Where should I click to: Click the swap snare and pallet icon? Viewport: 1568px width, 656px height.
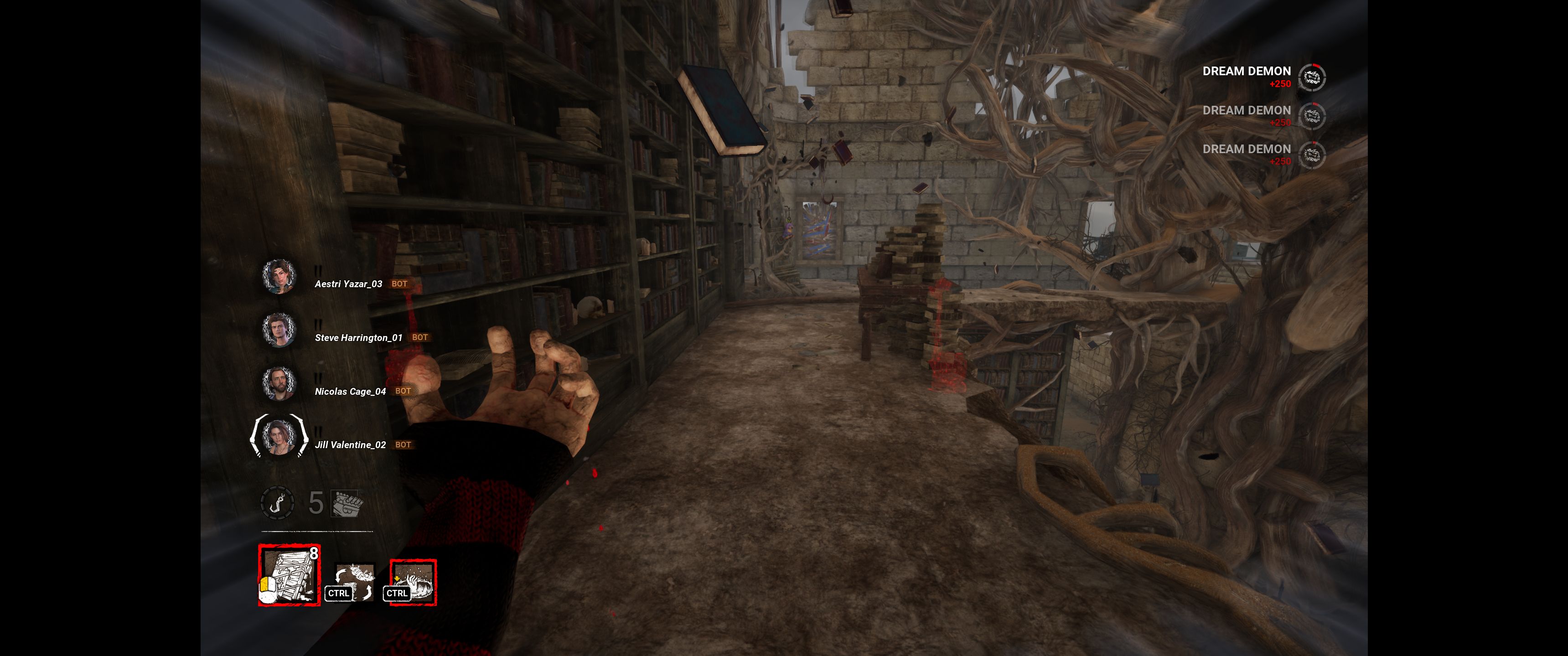pos(355,581)
